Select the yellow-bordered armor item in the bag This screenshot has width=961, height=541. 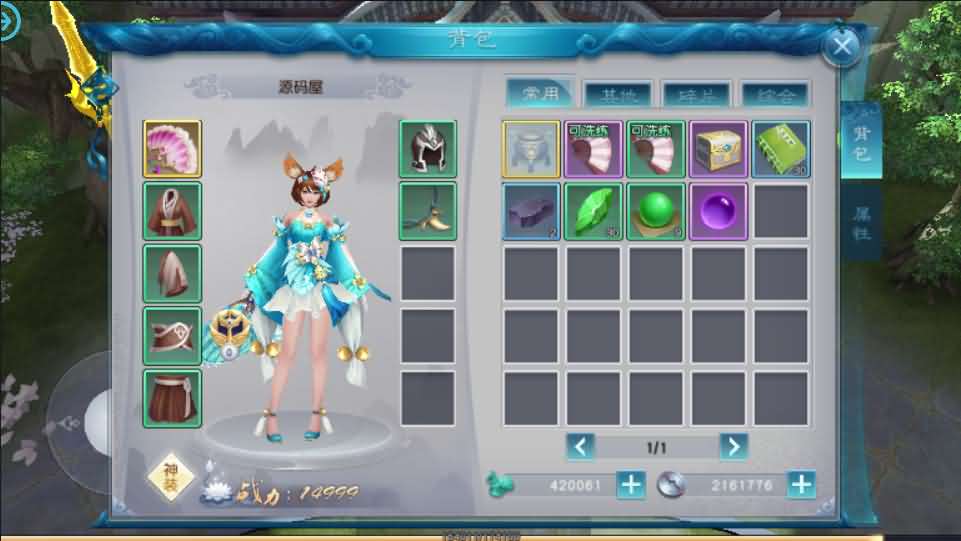(x=531, y=149)
